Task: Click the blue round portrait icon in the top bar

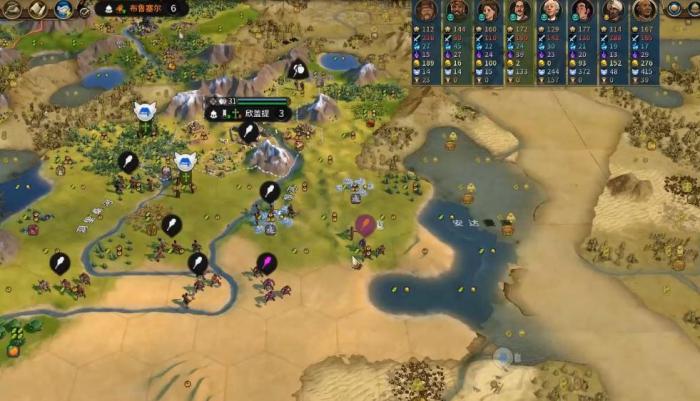Action: pyautogui.click(x=62, y=9)
